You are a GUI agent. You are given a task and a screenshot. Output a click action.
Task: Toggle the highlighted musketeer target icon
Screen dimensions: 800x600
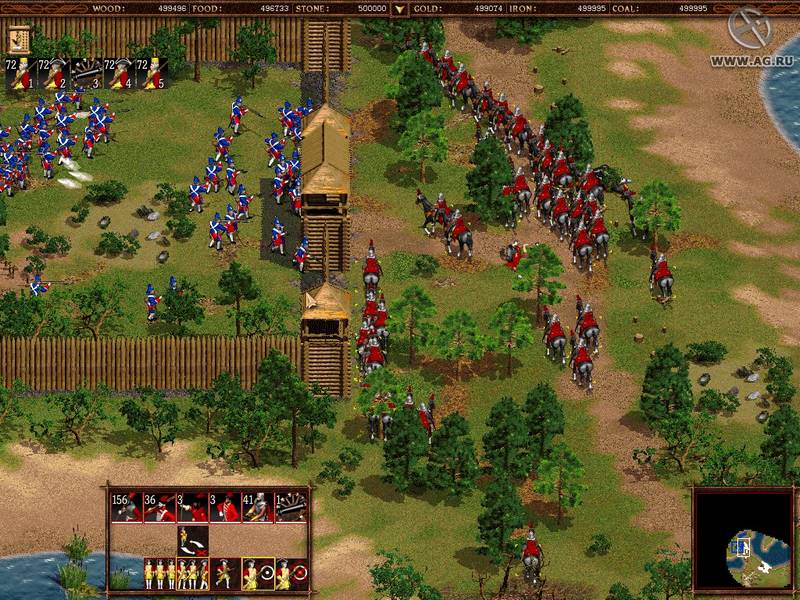coord(258,573)
